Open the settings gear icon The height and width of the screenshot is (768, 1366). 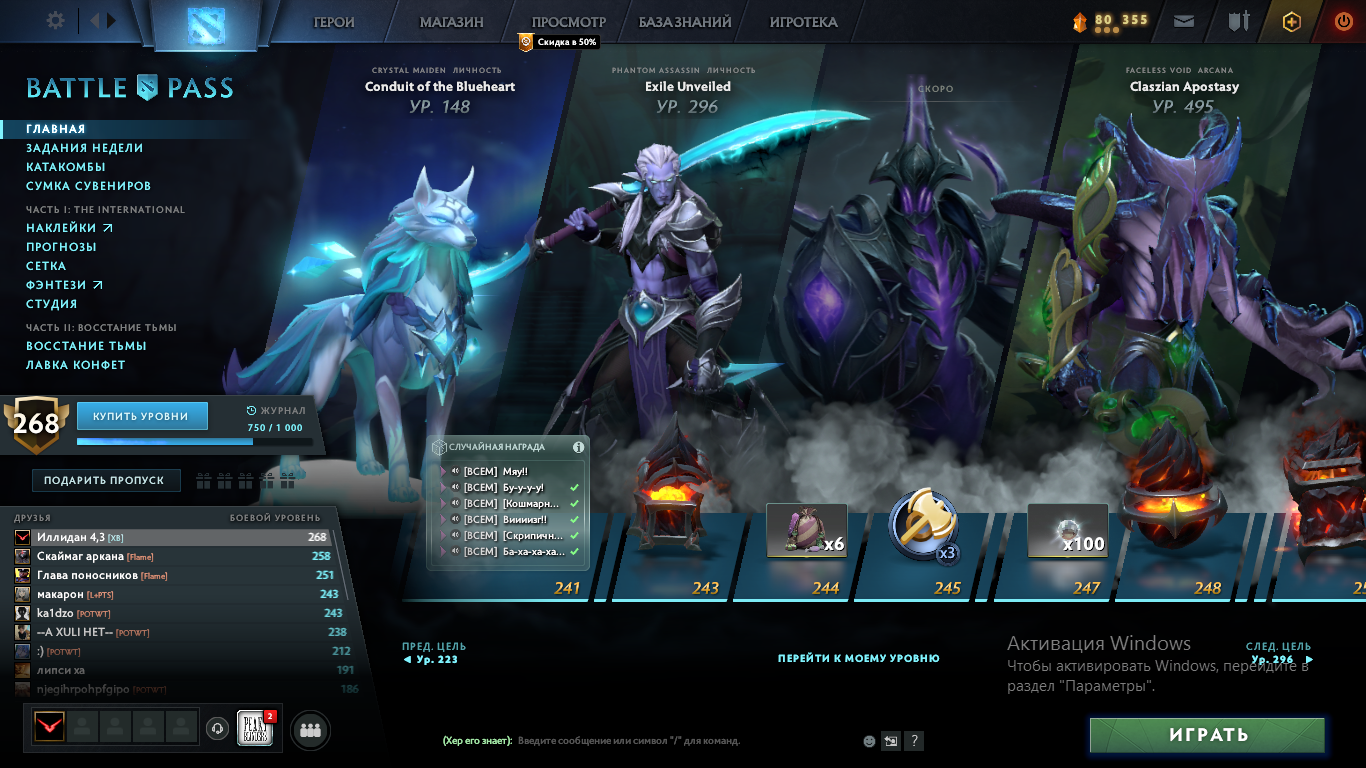[x=55, y=20]
